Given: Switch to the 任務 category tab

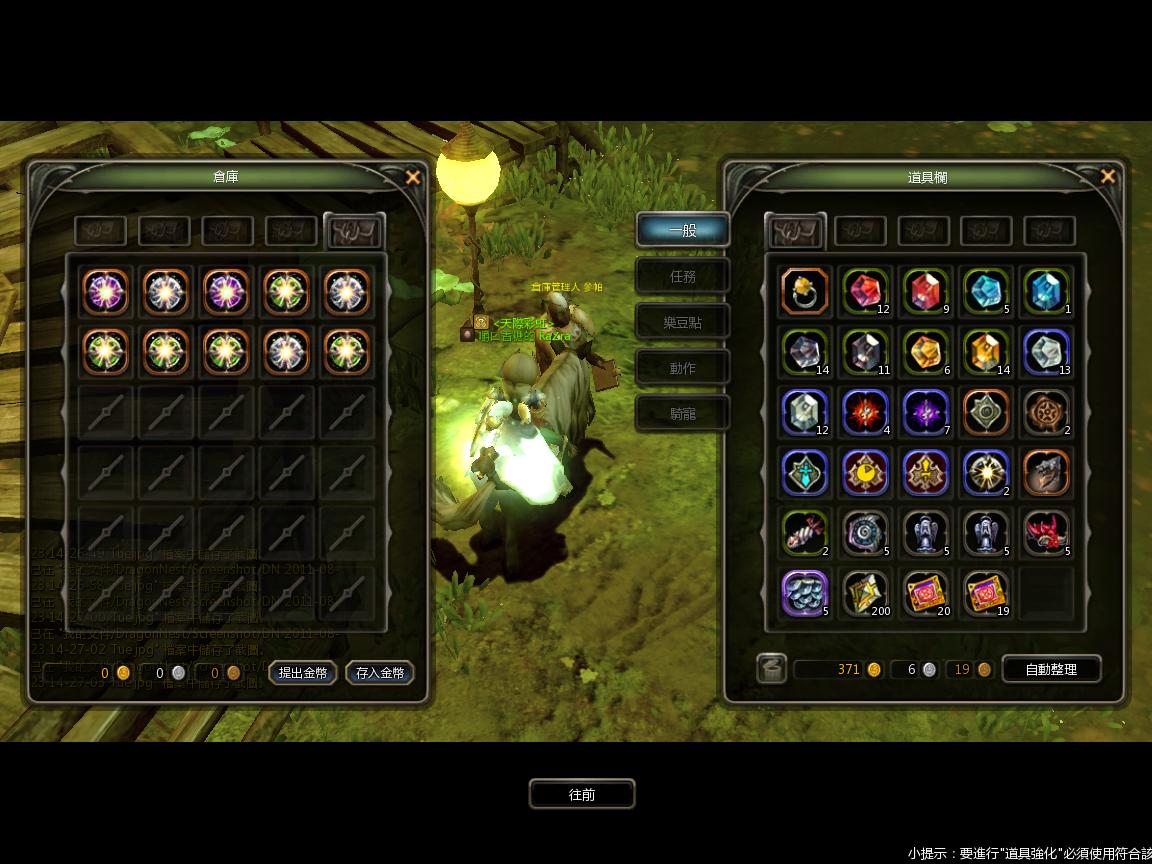Looking at the screenshot, I should pyautogui.click(x=682, y=277).
